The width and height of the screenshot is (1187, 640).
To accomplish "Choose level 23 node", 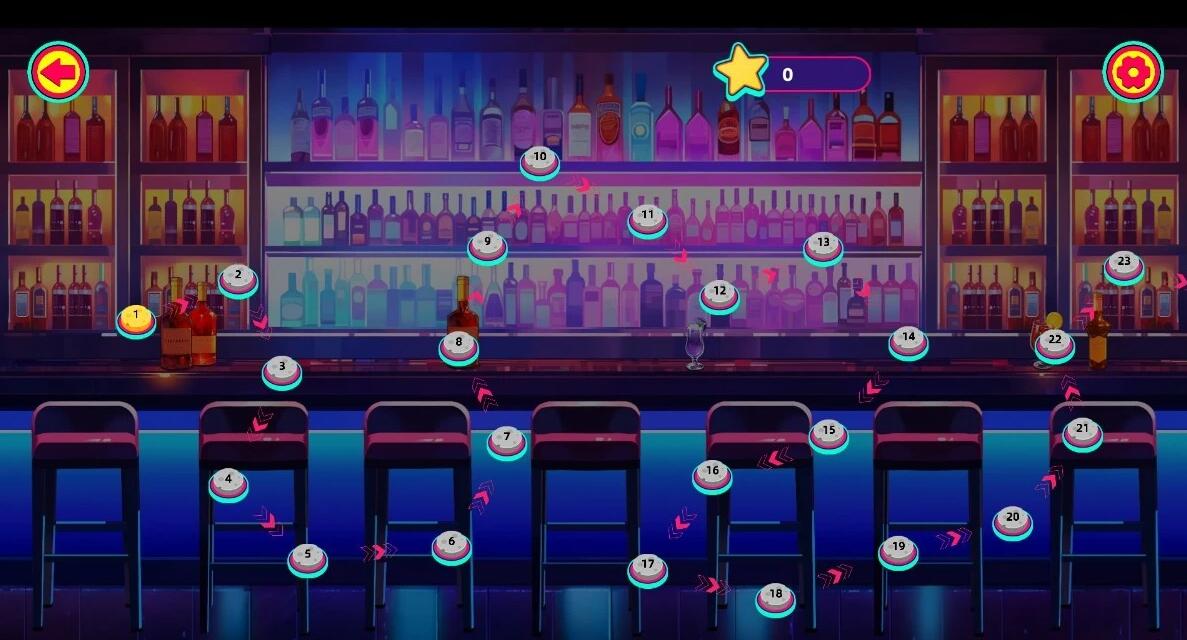I will click(x=1124, y=266).
